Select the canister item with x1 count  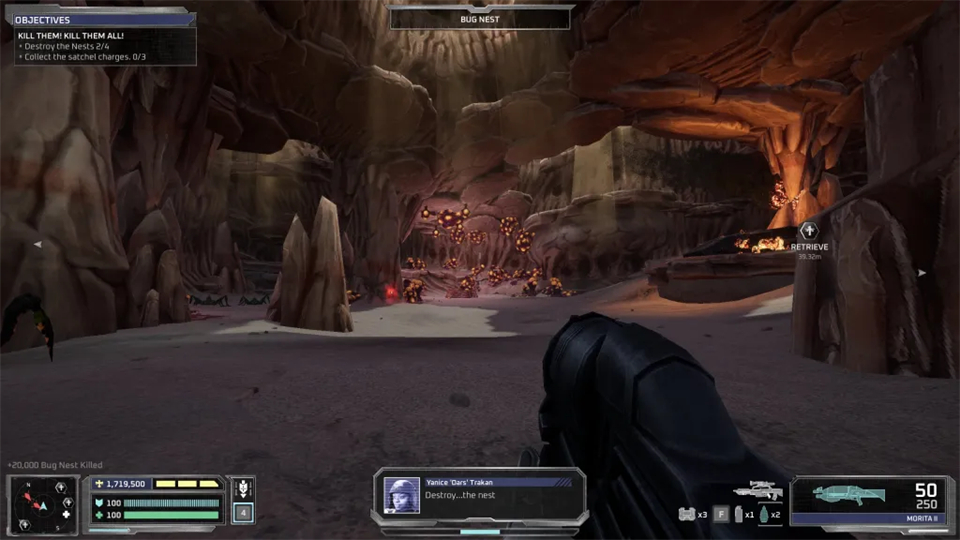737,514
